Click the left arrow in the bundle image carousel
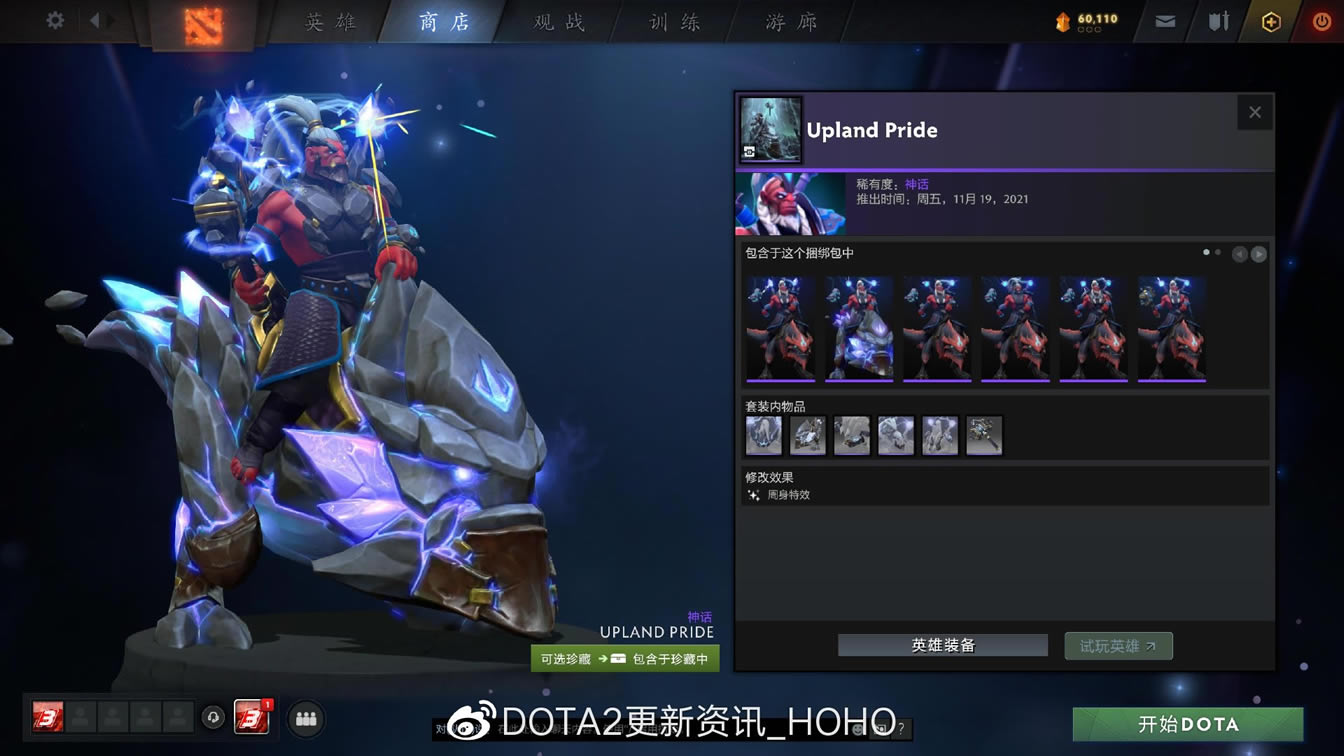This screenshot has width=1344, height=756. click(1240, 253)
